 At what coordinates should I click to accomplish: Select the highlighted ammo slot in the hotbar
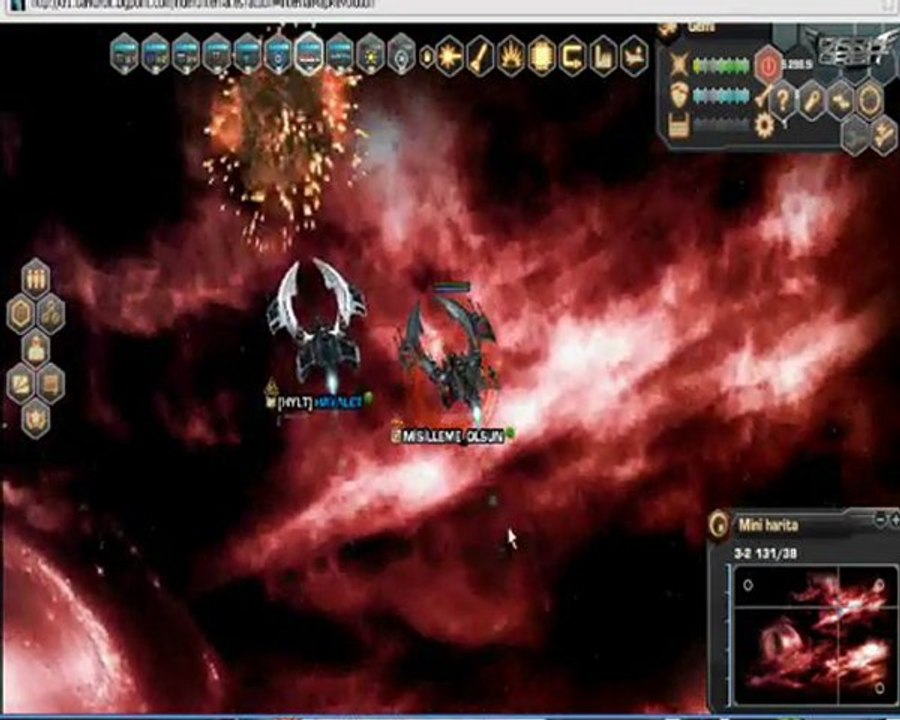pos(309,53)
